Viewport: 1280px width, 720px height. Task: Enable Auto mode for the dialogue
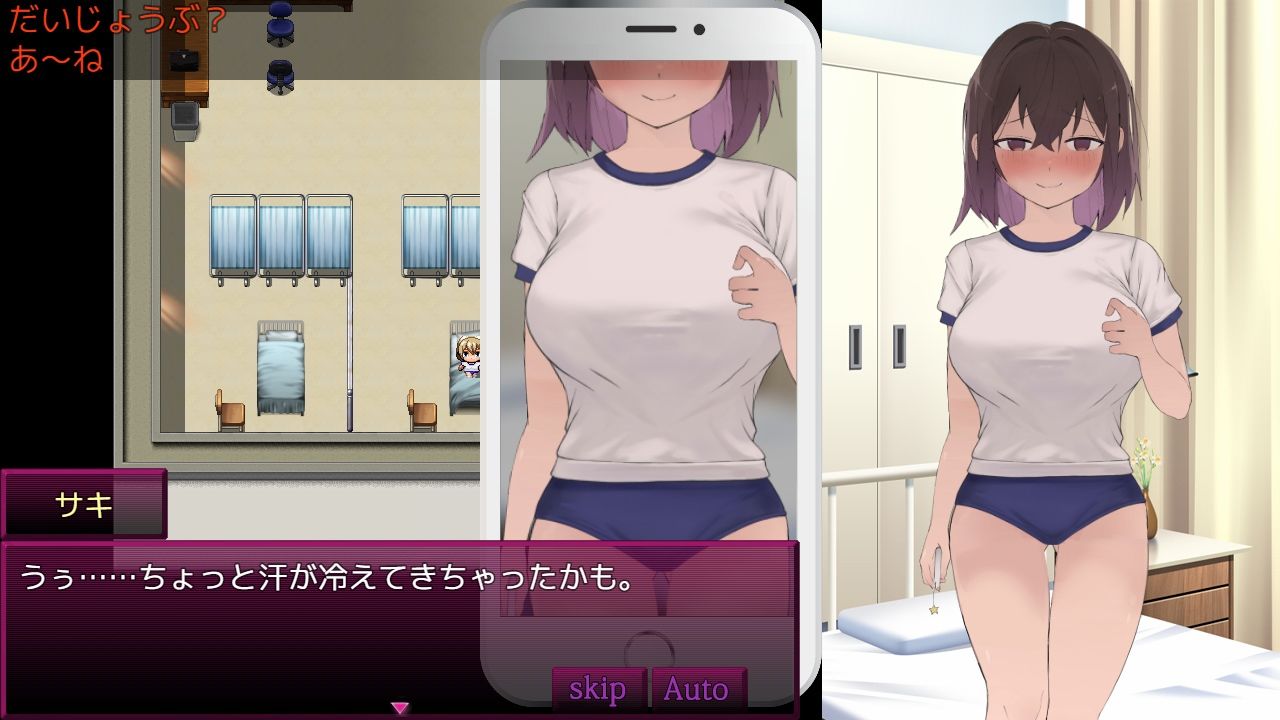(697, 688)
